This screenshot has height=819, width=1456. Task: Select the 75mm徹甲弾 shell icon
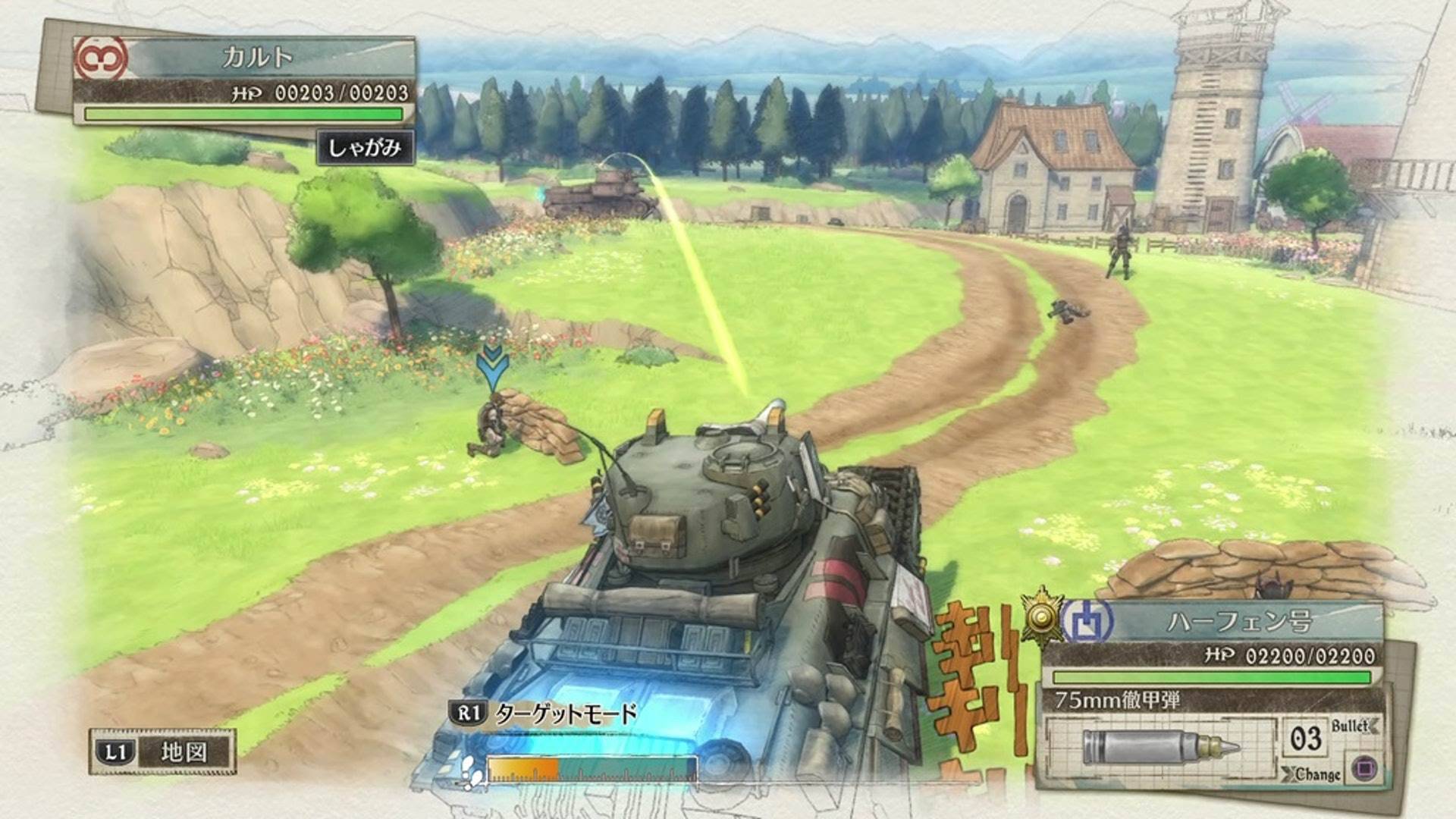coord(1160,746)
